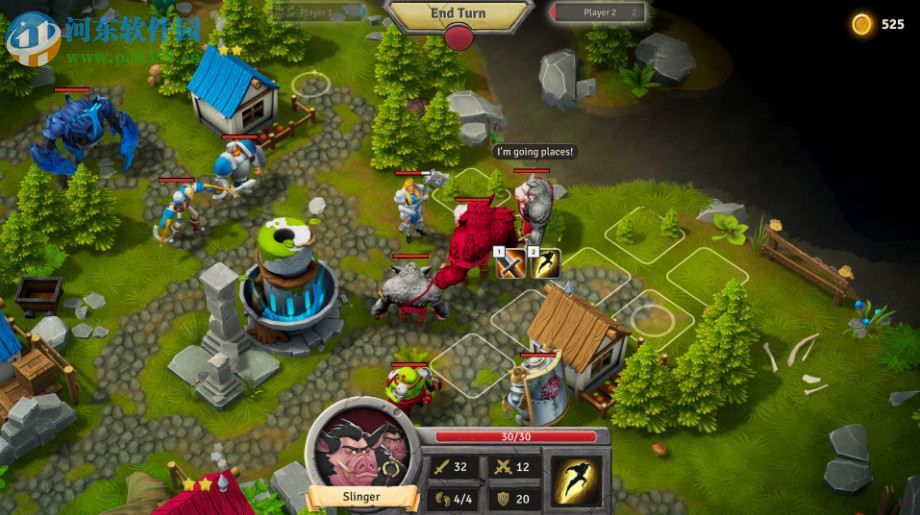The width and height of the screenshot is (920, 515).
Task: Select the Player 2 banner
Action: click(599, 13)
